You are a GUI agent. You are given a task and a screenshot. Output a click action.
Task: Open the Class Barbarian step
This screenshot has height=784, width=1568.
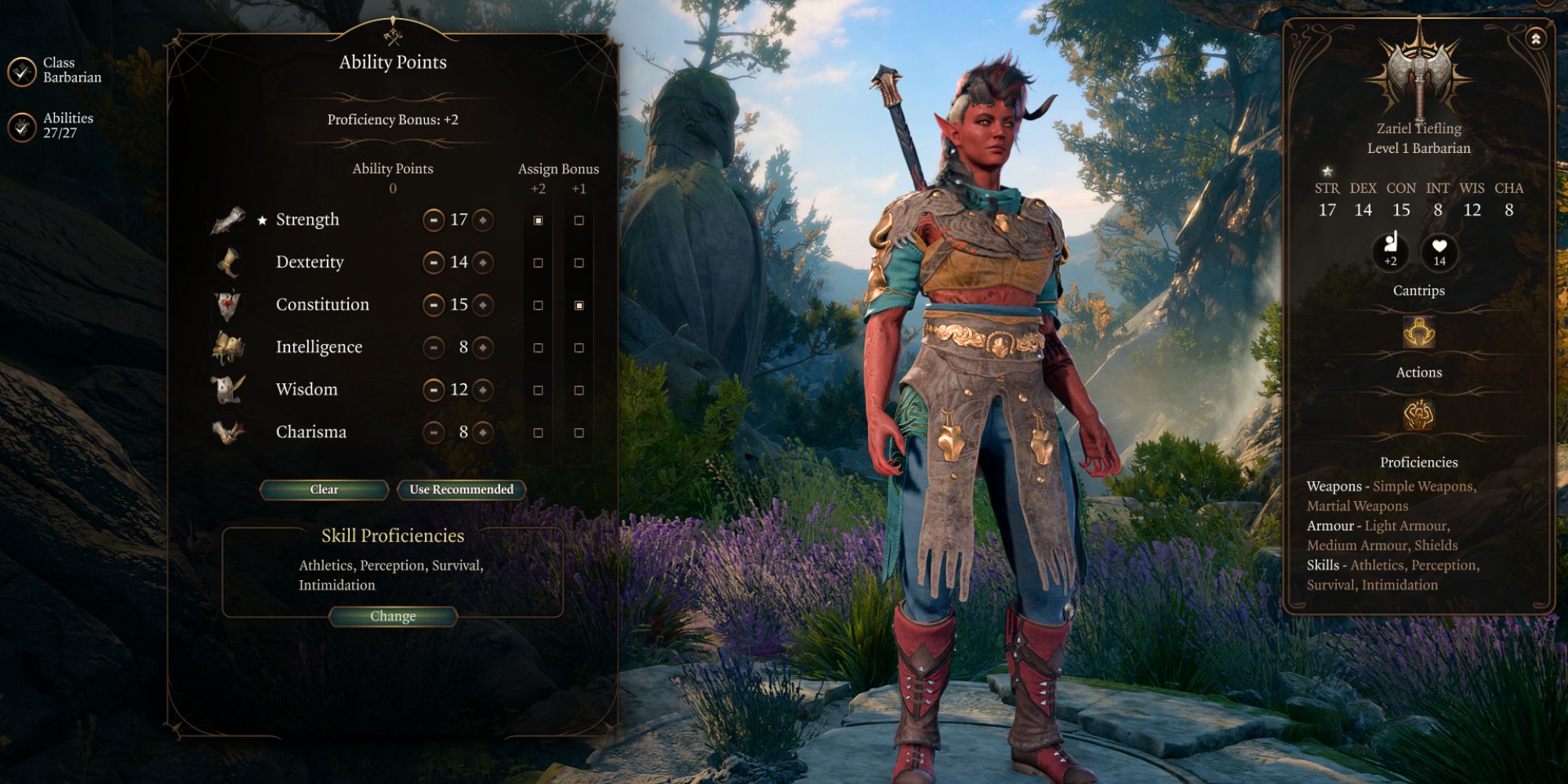coord(23,71)
